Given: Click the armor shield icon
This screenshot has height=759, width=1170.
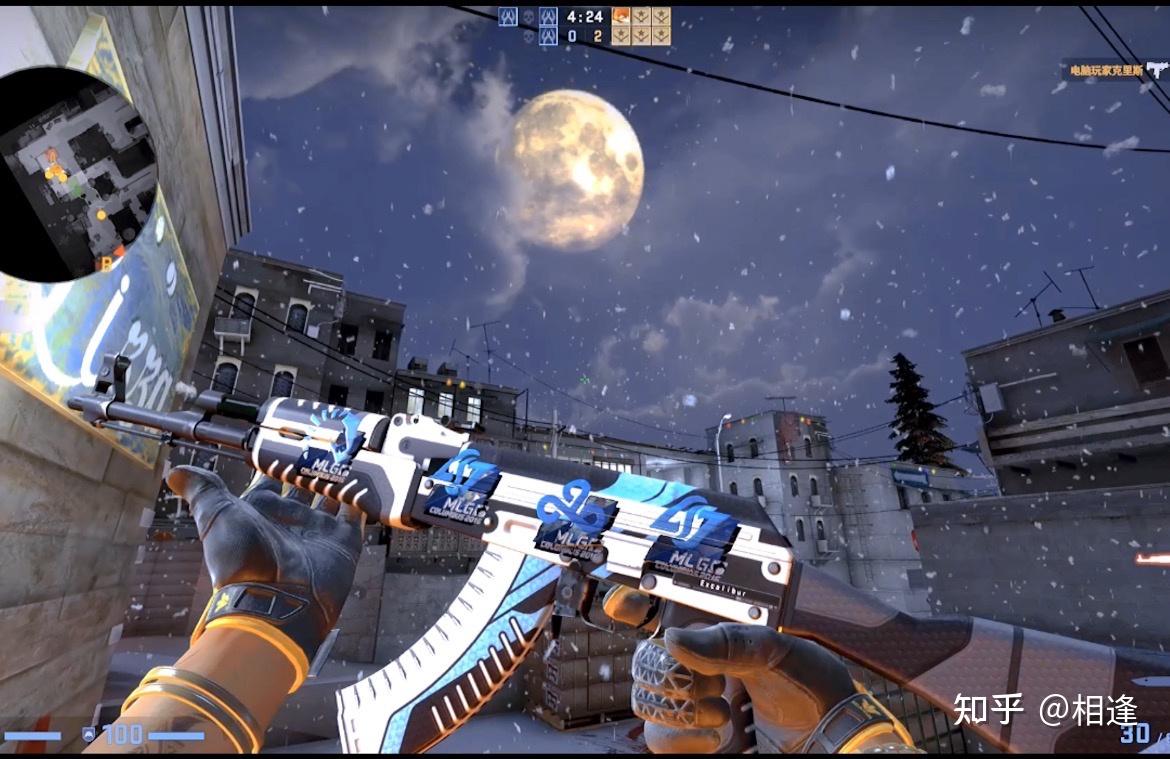Looking at the screenshot, I should point(88,735).
